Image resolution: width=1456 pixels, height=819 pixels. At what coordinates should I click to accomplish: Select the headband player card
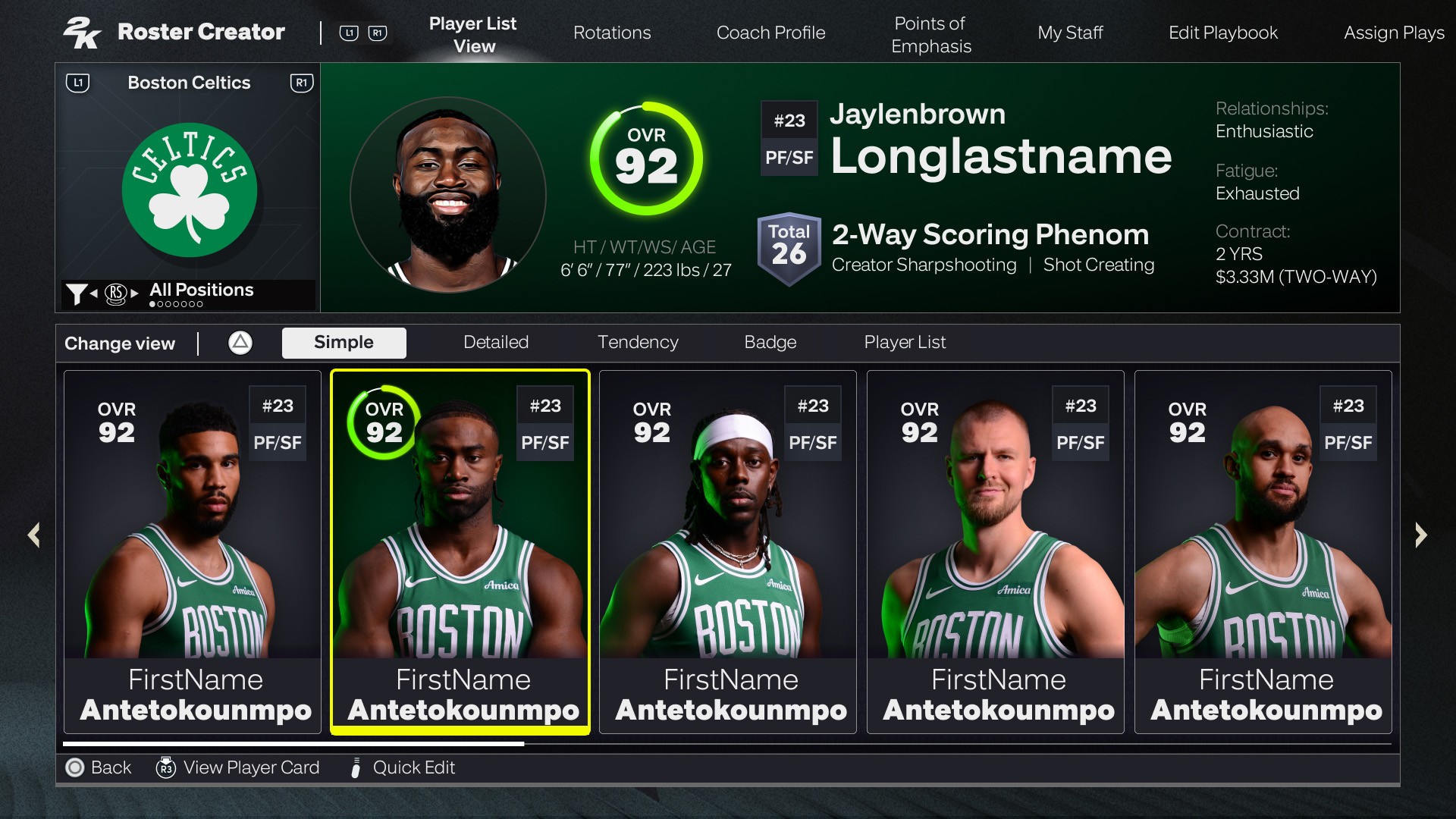[x=728, y=552]
